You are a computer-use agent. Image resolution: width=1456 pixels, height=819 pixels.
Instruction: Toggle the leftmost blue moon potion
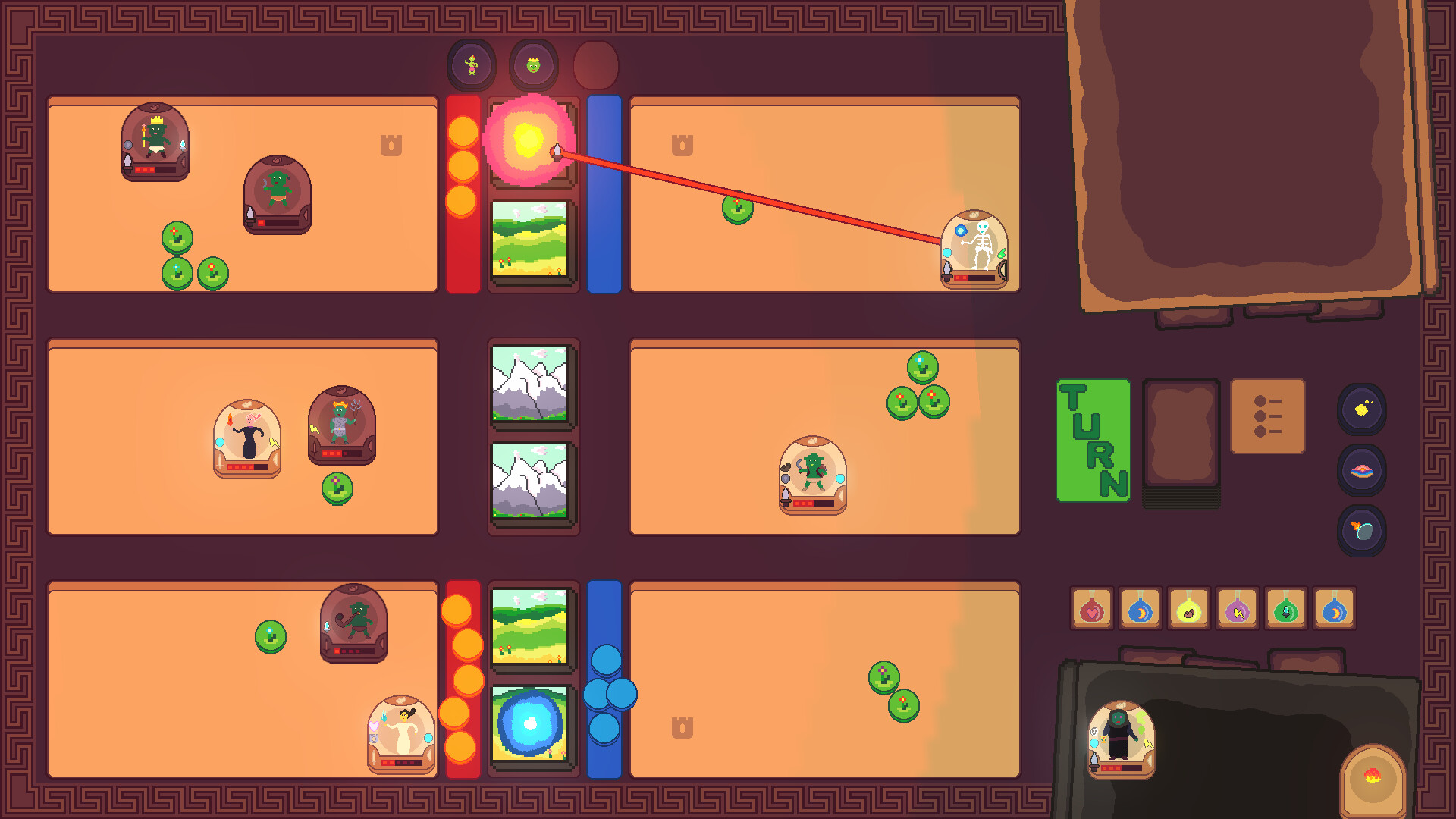coord(1141,608)
